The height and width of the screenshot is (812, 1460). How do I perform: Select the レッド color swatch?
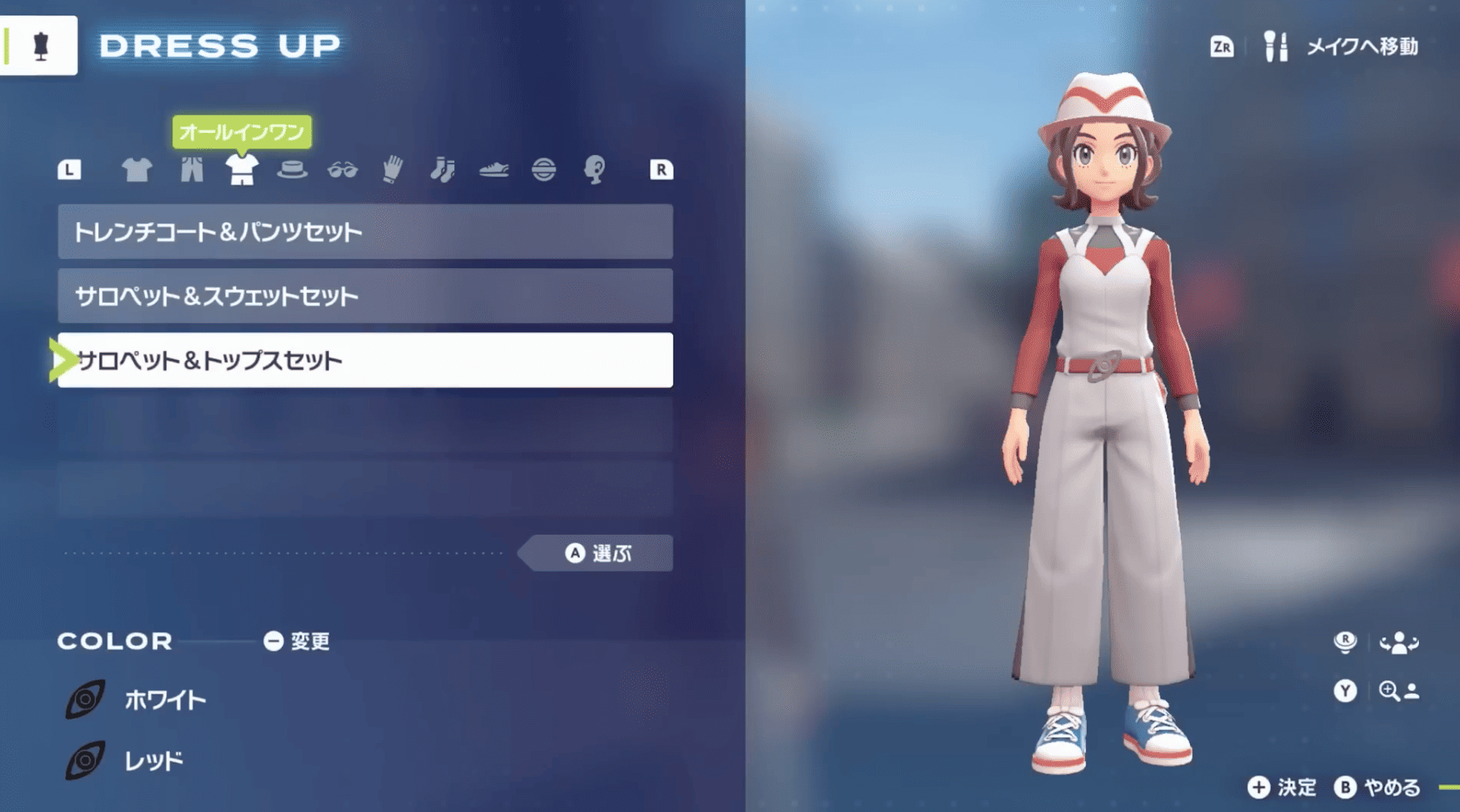coord(156,760)
